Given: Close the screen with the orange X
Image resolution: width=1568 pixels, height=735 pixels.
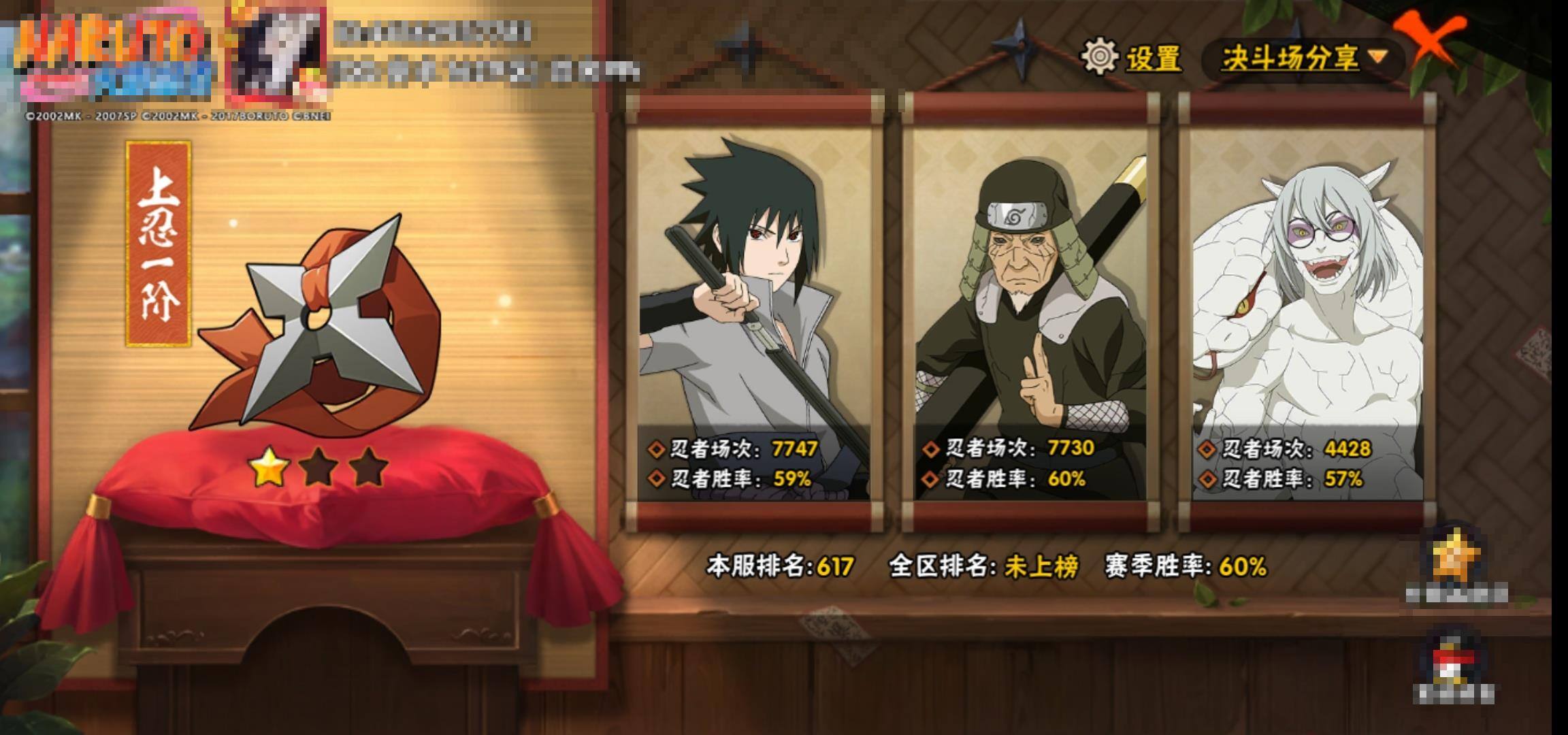Looking at the screenshot, I should pos(1432,41).
